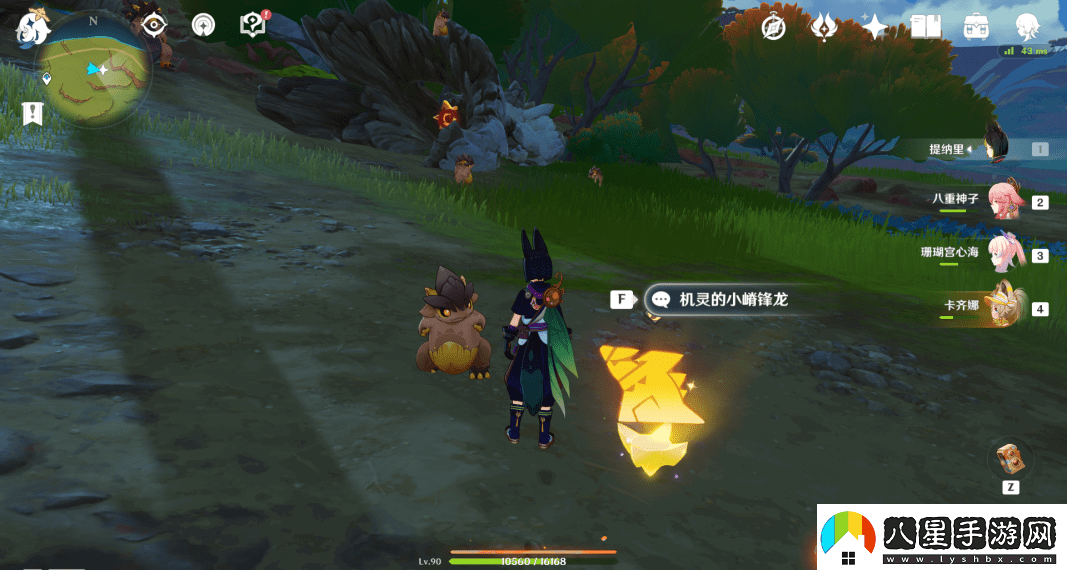Open the circular minimap

click(x=95, y=70)
